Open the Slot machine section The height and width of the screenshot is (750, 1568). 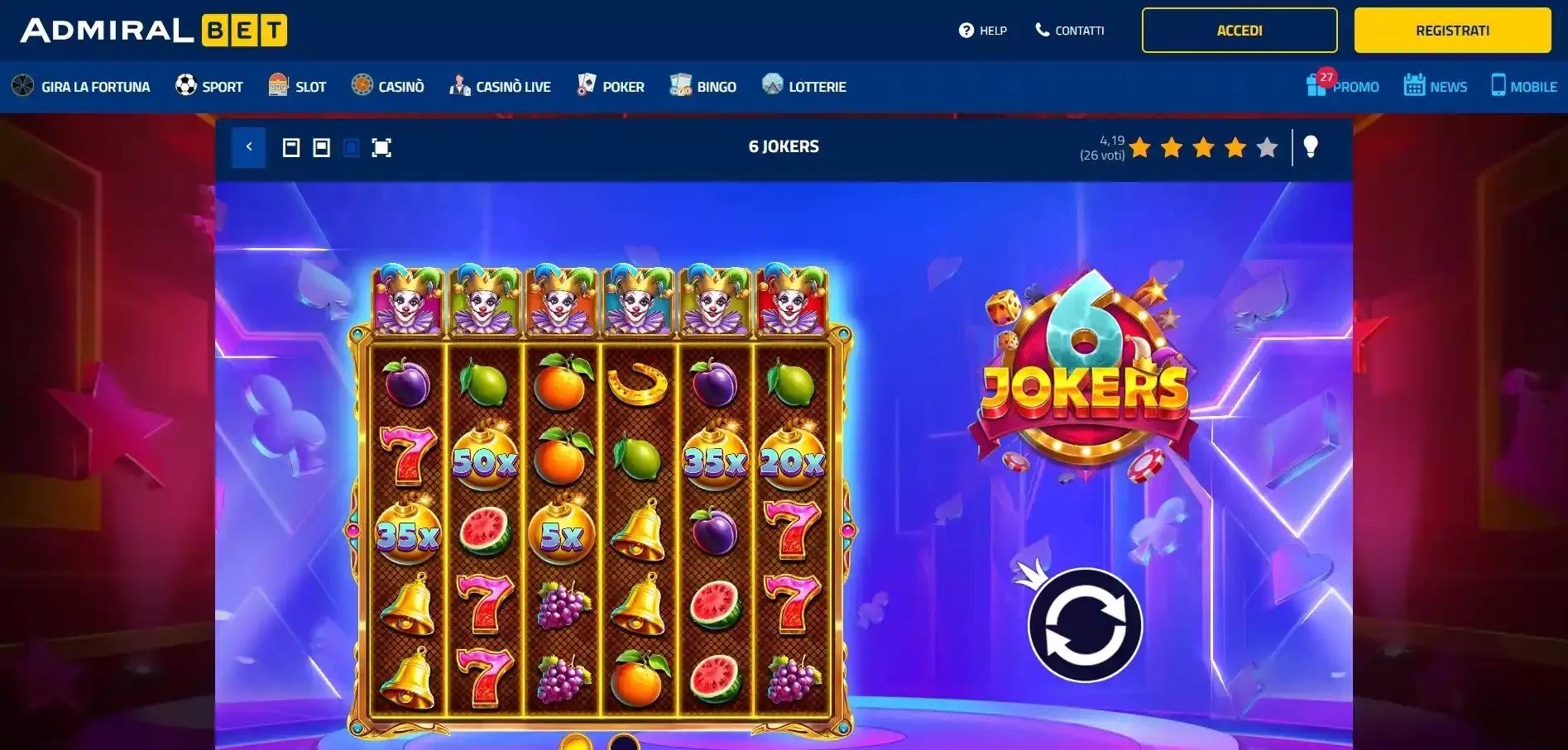tap(276, 84)
